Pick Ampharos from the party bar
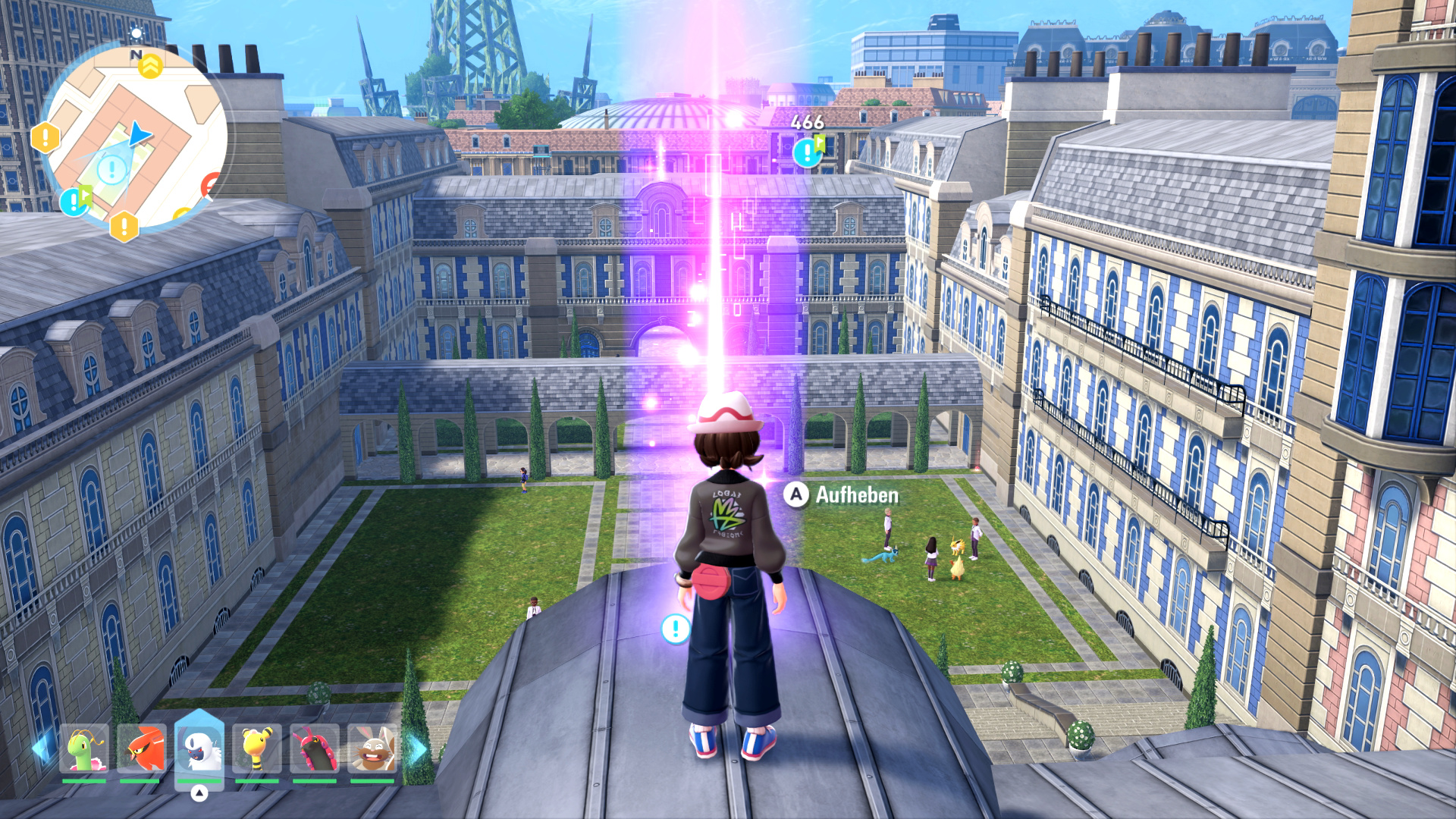The image size is (1456, 819). pyautogui.click(x=257, y=749)
